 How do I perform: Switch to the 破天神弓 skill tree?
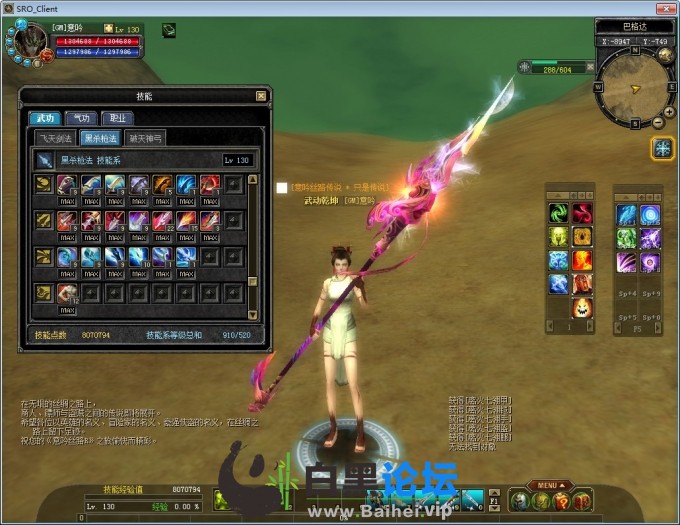click(146, 138)
